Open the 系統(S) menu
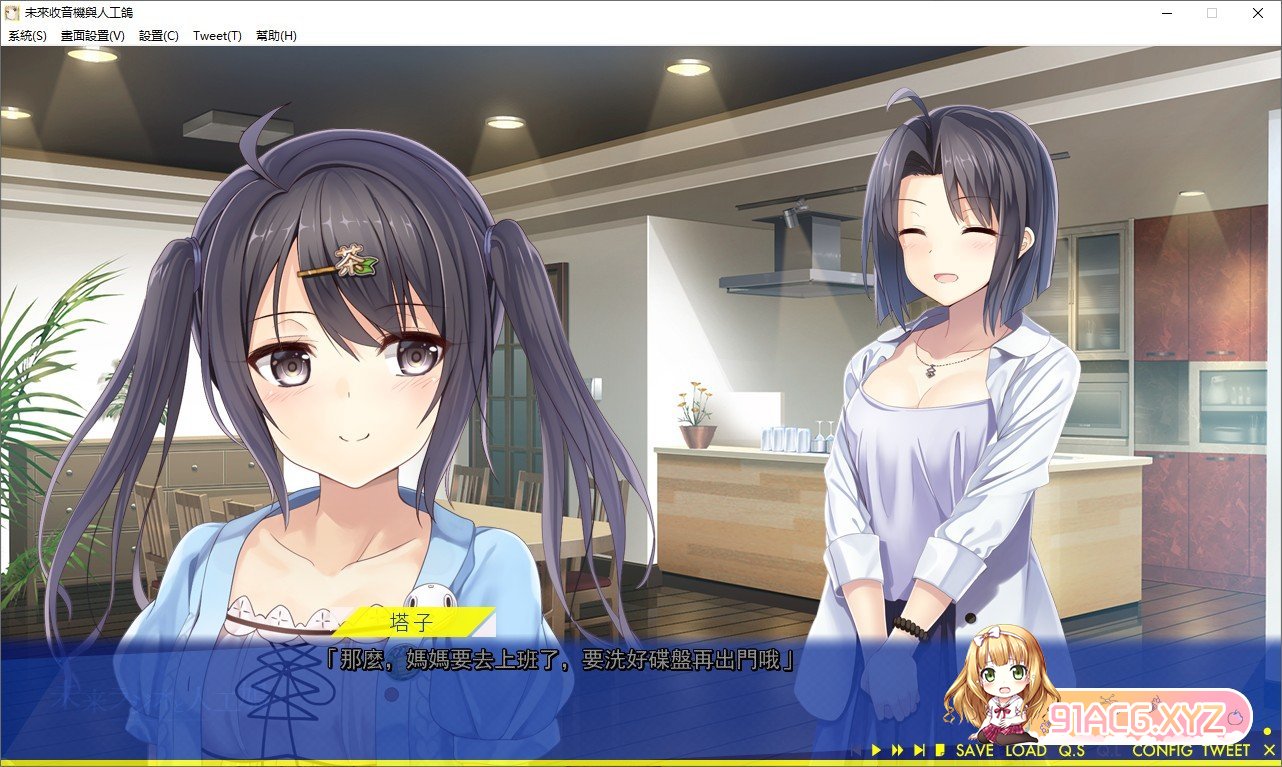1282x767 pixels. 27,36
